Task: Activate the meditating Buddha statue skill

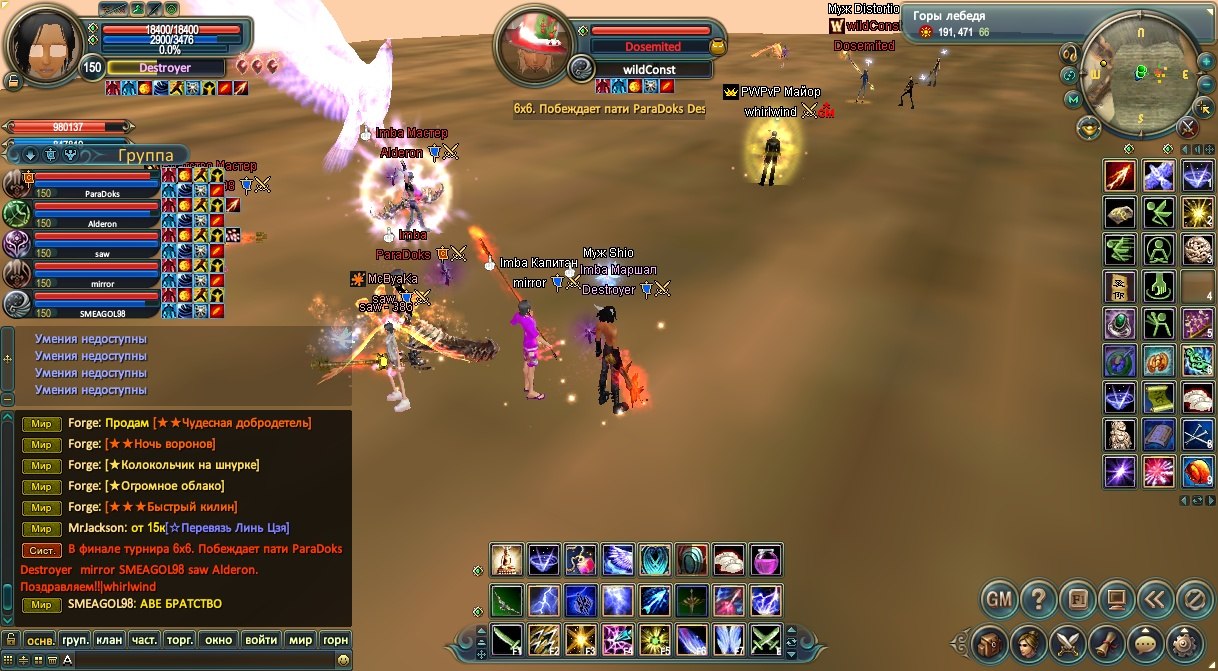Action: (x=508, y=560)
